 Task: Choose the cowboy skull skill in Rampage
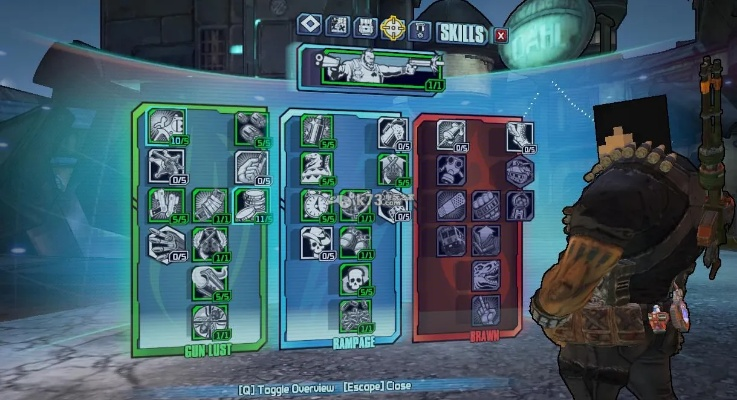(316, 241)
